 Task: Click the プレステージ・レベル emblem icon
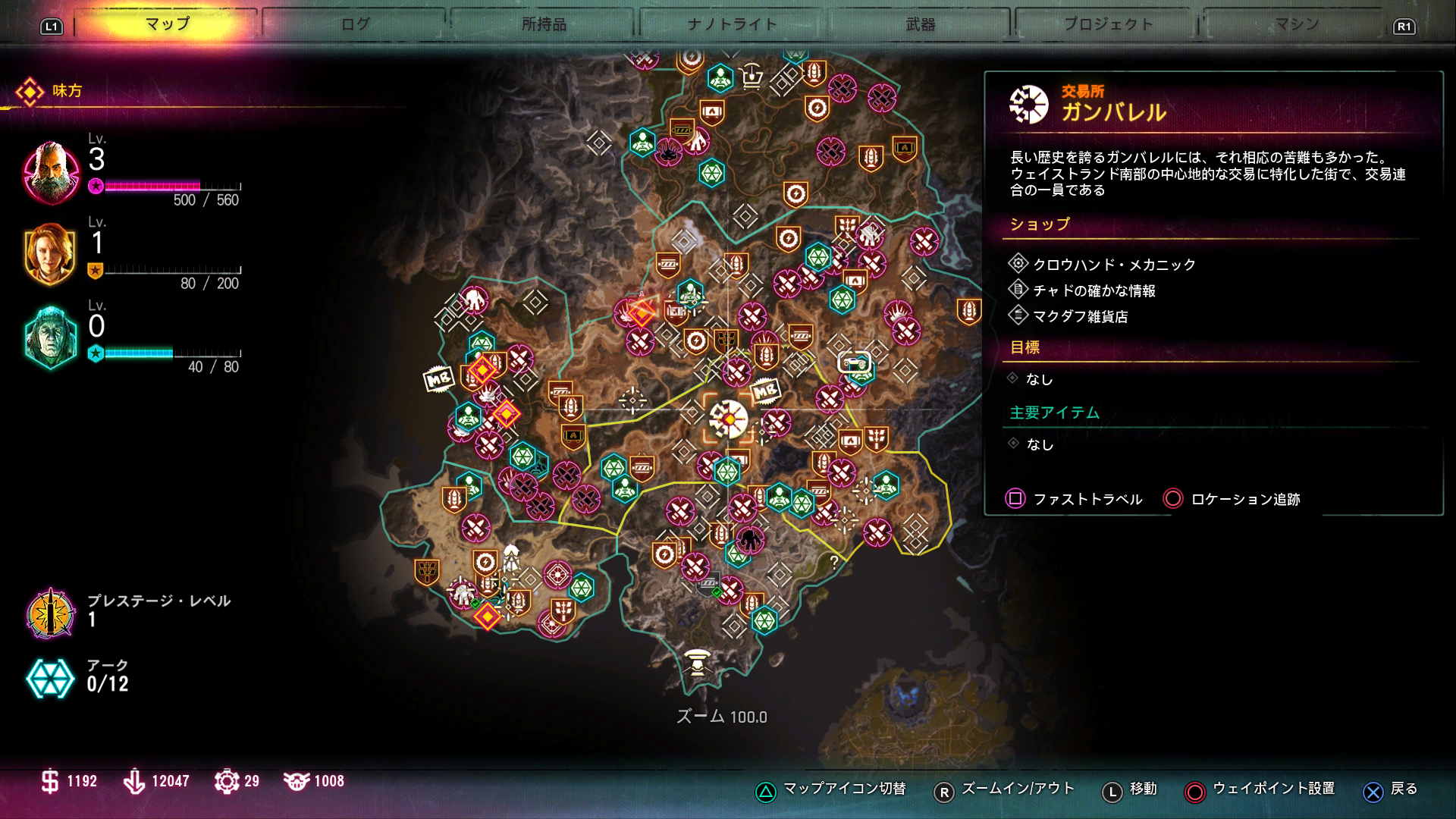[50, 613]
